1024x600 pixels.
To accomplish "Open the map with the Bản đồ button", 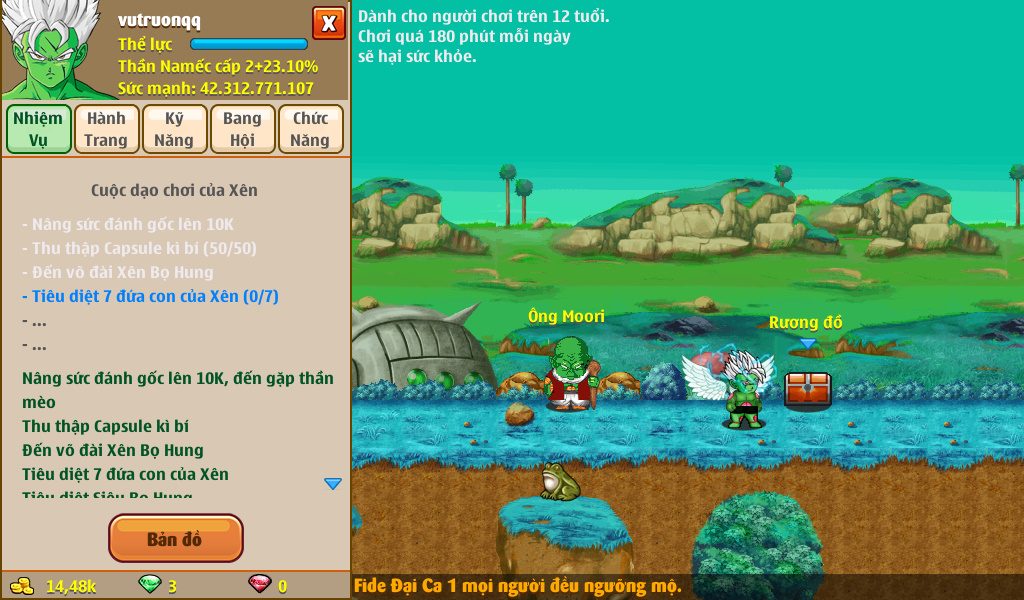I will (175, 539).
